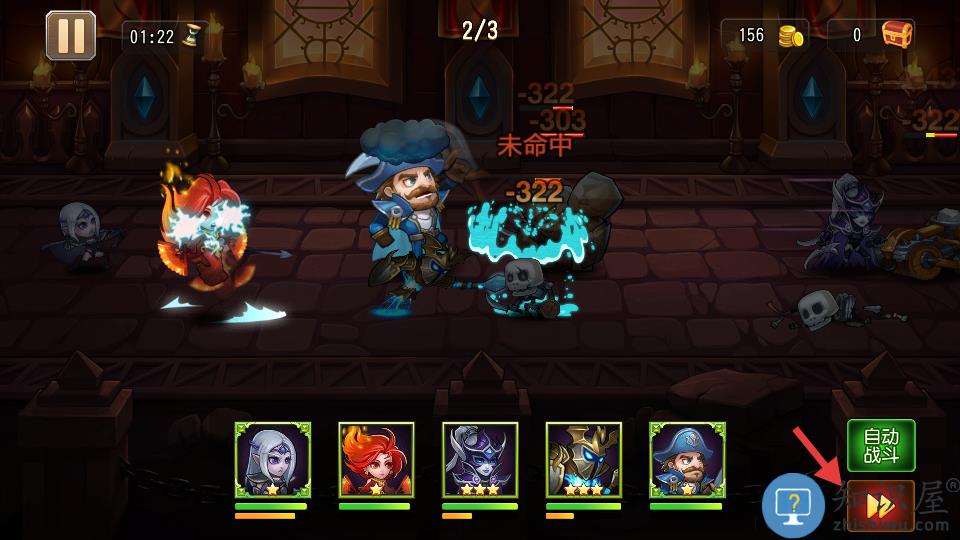The width and height of the screenshot is (960, 540).
Task: Click the treasure chest loot counter icon
Action: coord(897,35)
